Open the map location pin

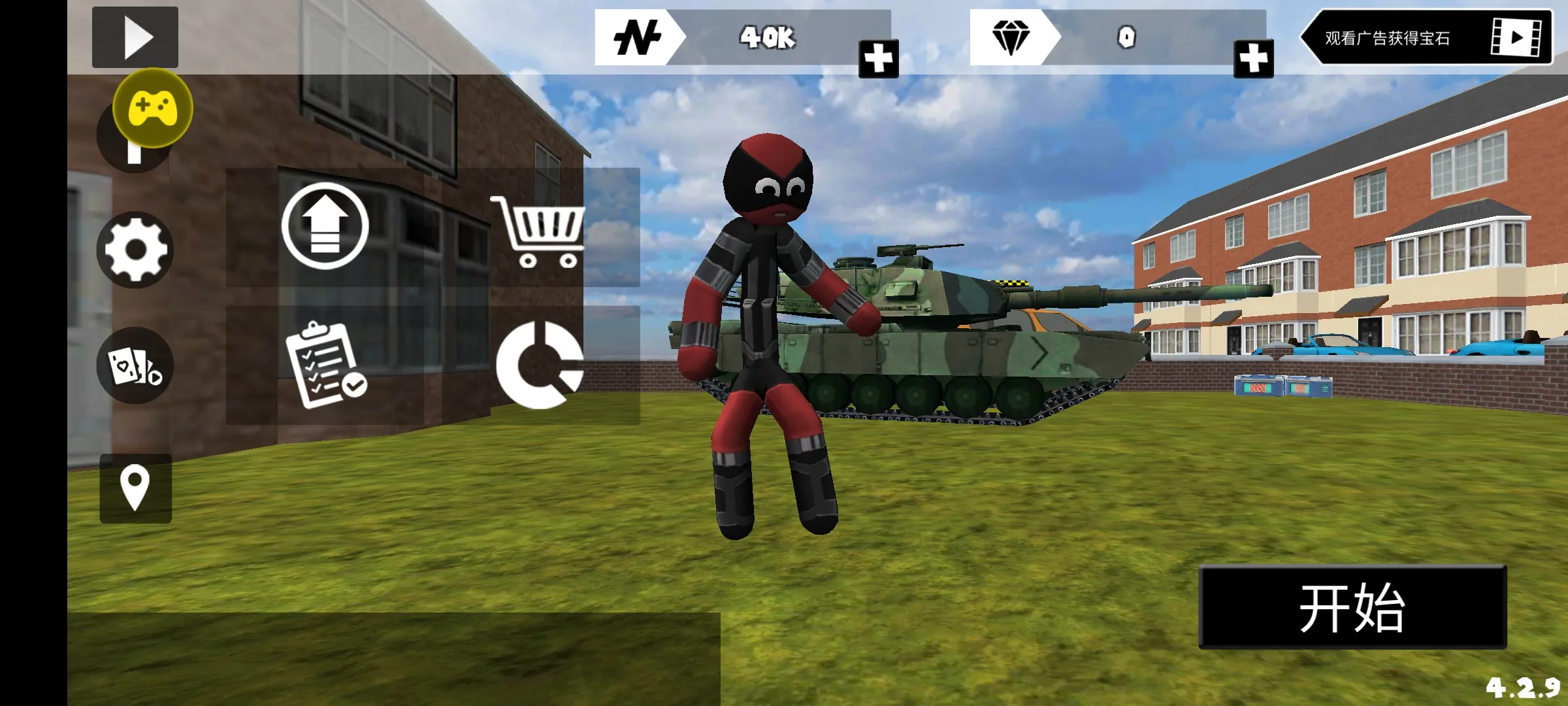pyautogui.click(x=135, y=488)
